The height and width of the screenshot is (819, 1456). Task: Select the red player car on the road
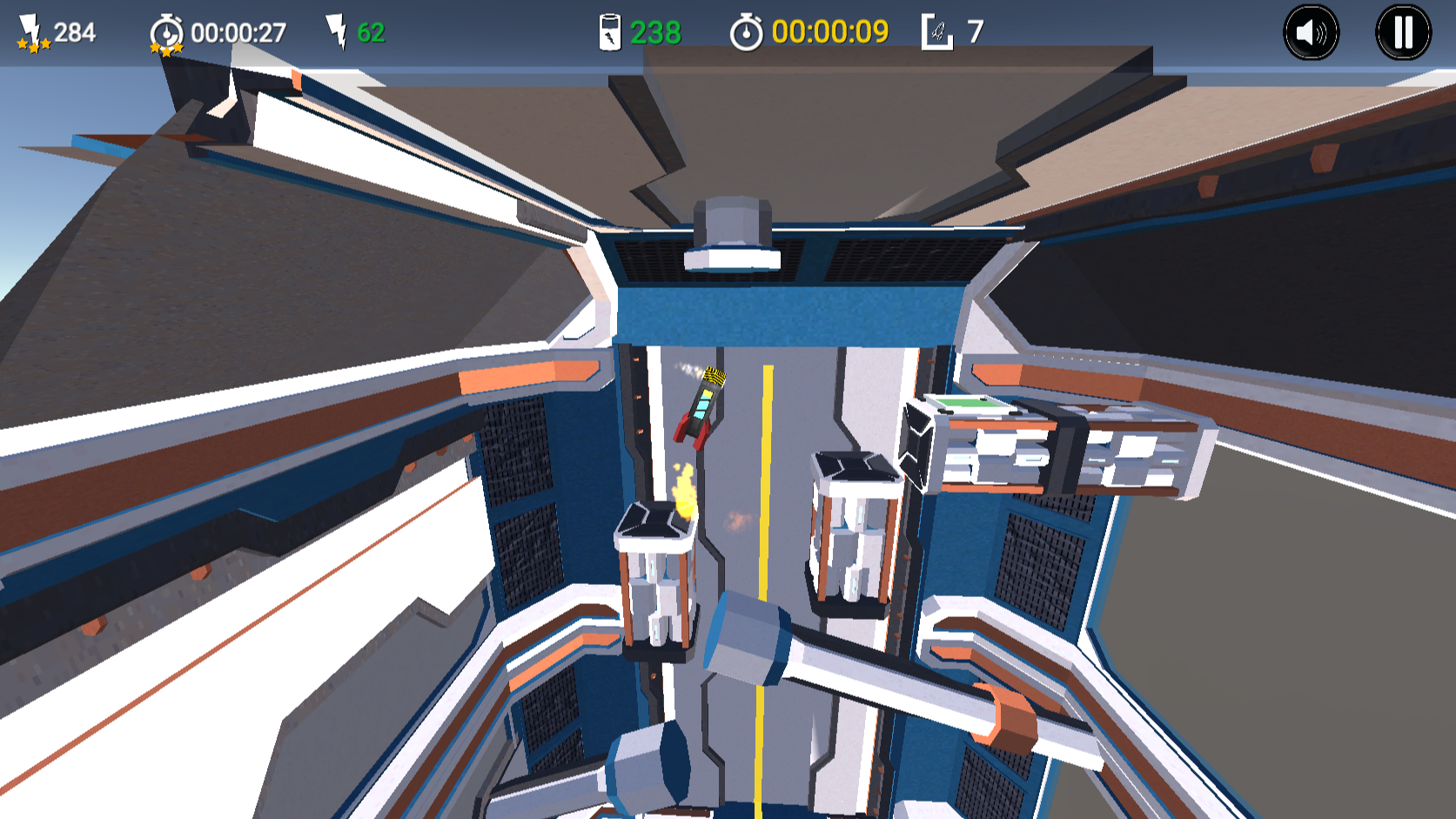point(699,406)
